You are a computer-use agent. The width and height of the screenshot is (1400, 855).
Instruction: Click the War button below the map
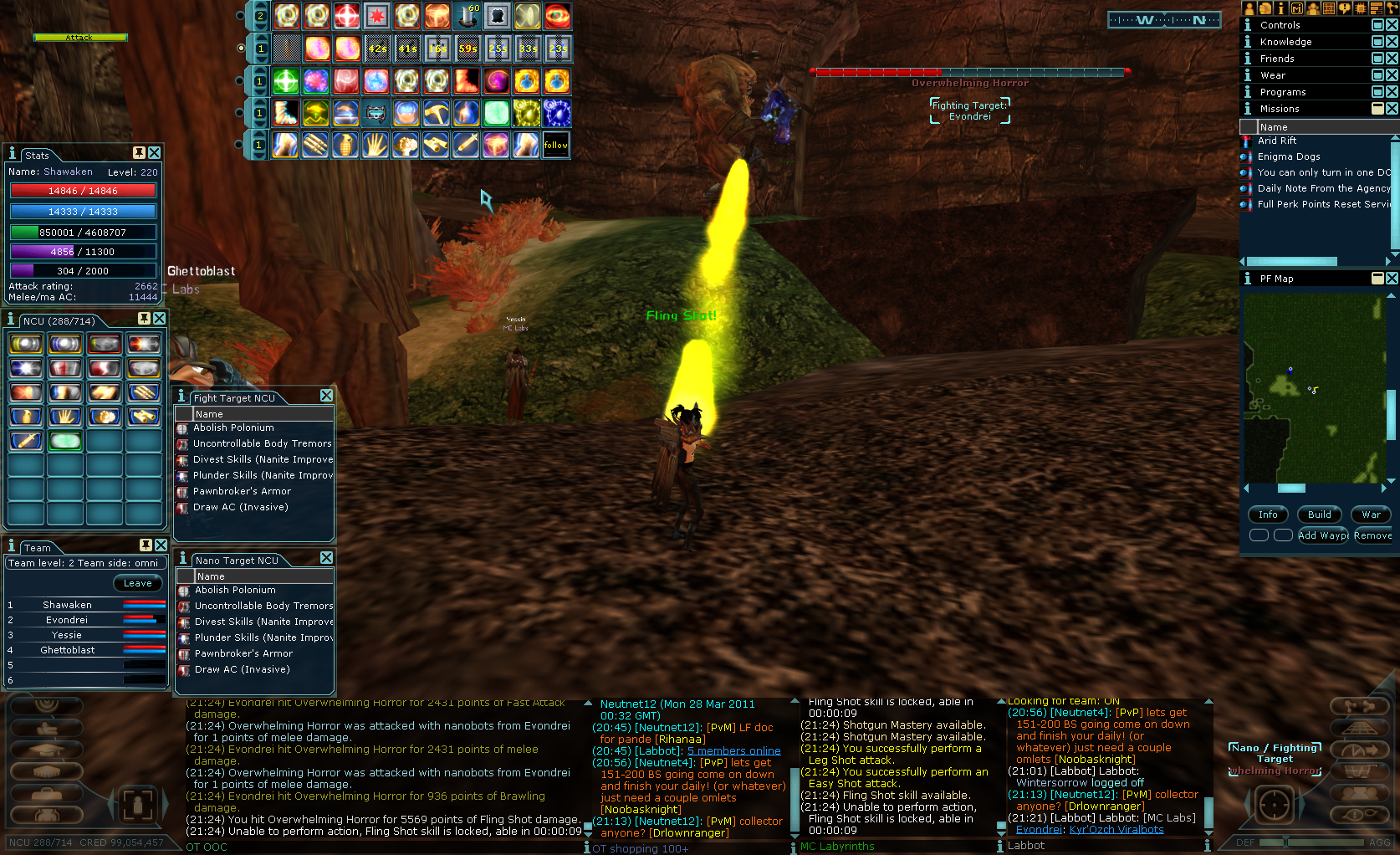(1371, 515)
